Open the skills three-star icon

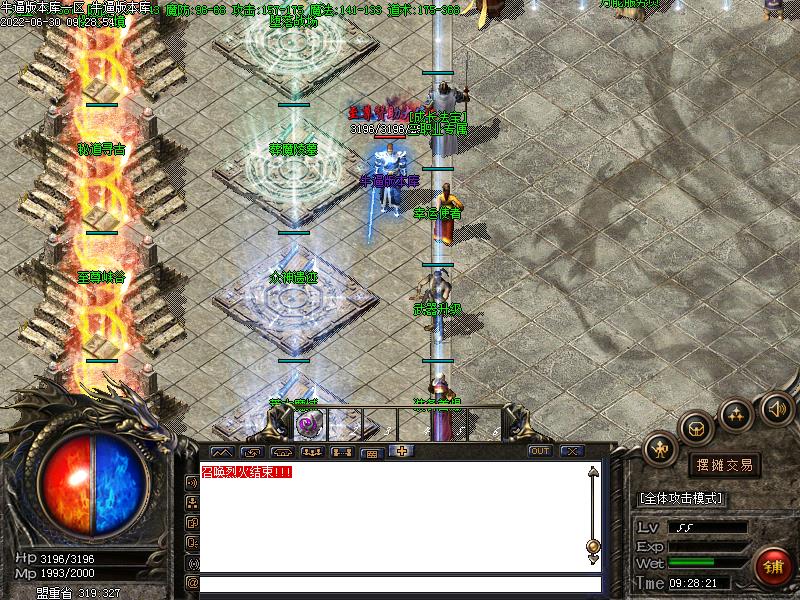click(737, 413)
